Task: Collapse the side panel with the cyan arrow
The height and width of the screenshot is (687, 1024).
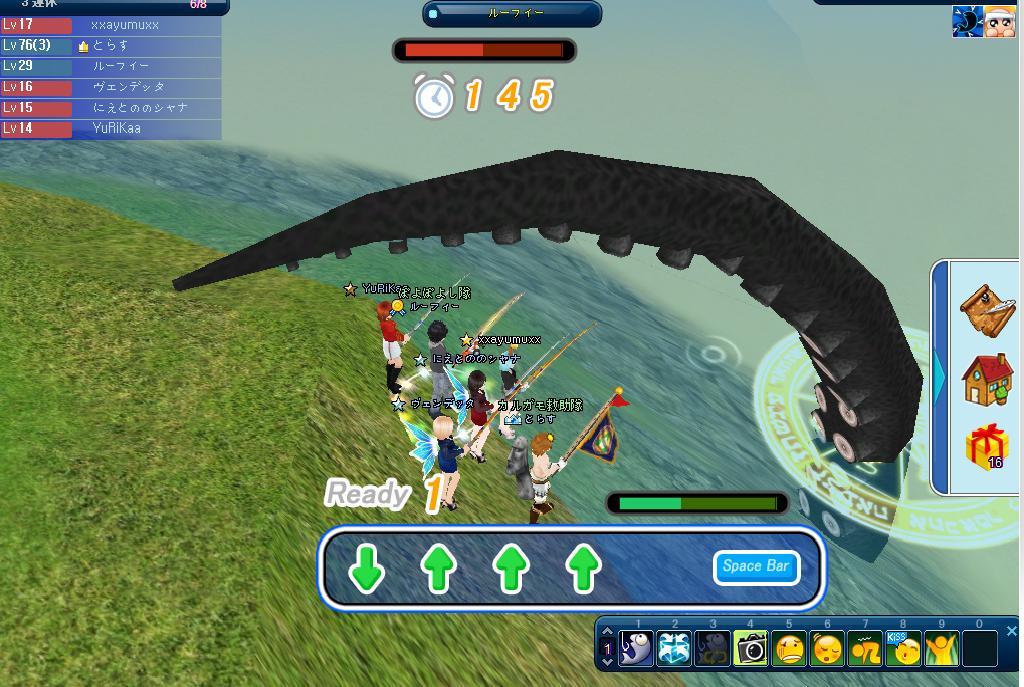Action: coord(940,379)
